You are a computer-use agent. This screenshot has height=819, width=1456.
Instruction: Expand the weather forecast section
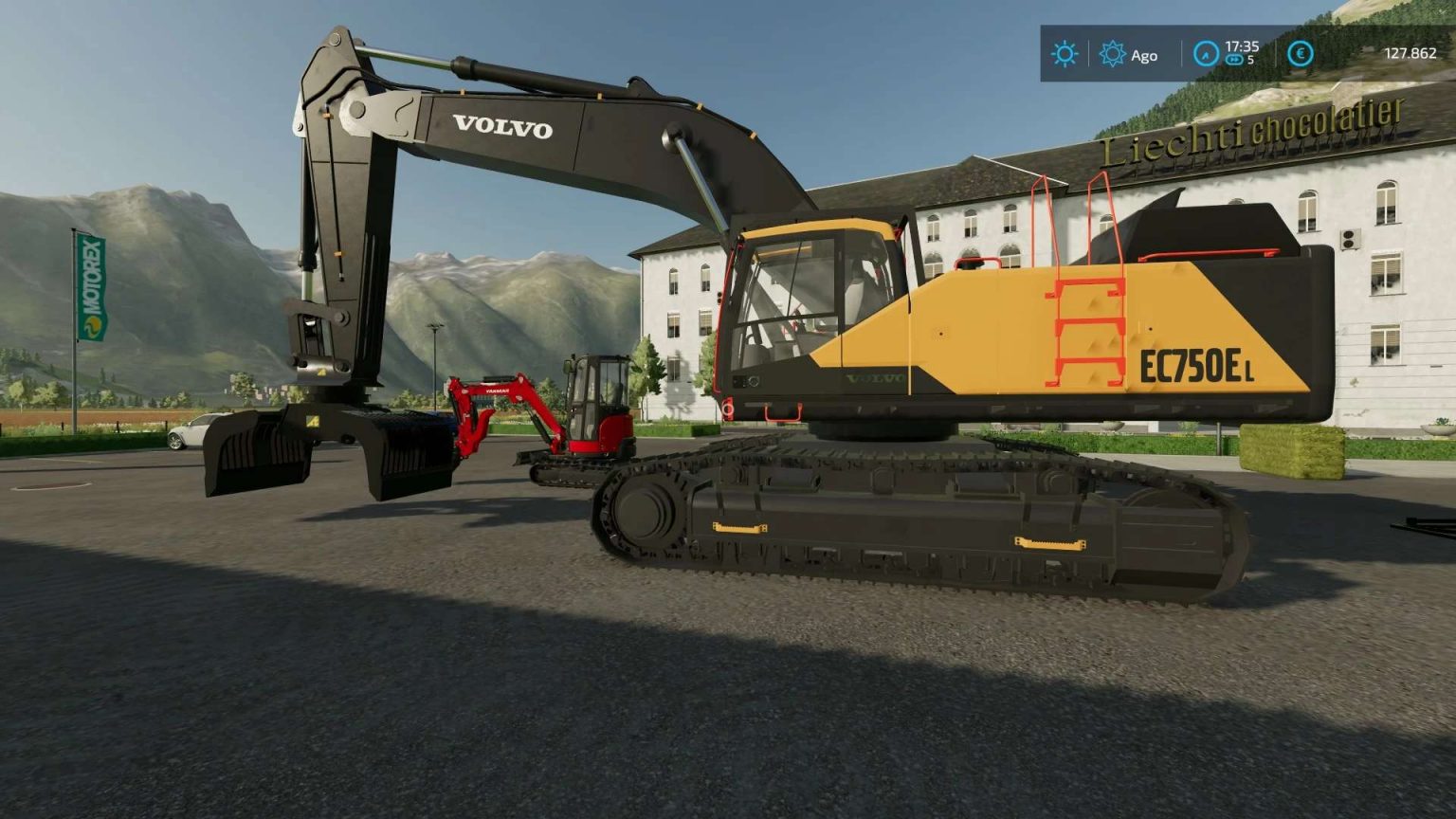[x=1128, y=55]
